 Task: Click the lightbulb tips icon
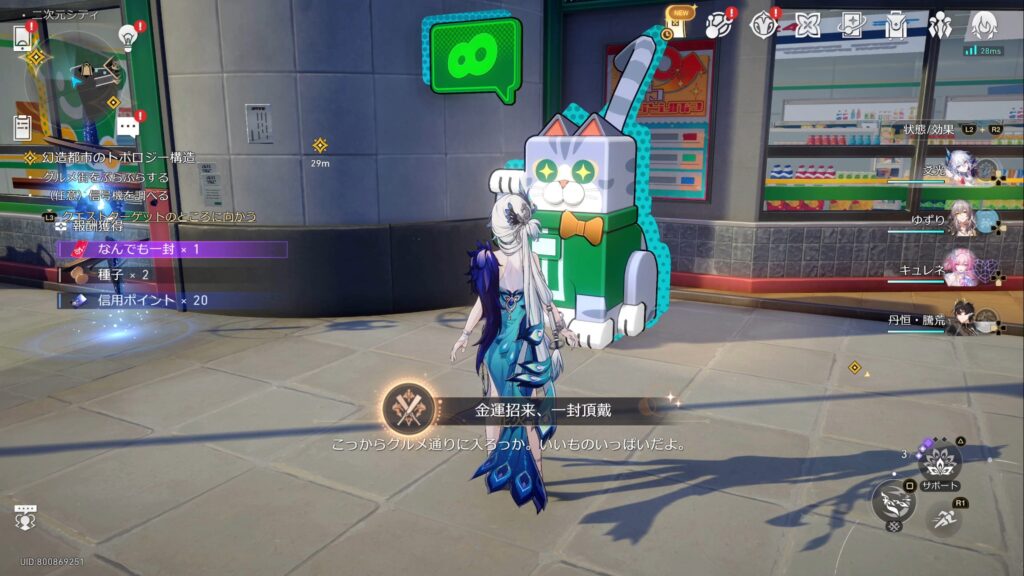click(128, 37)
